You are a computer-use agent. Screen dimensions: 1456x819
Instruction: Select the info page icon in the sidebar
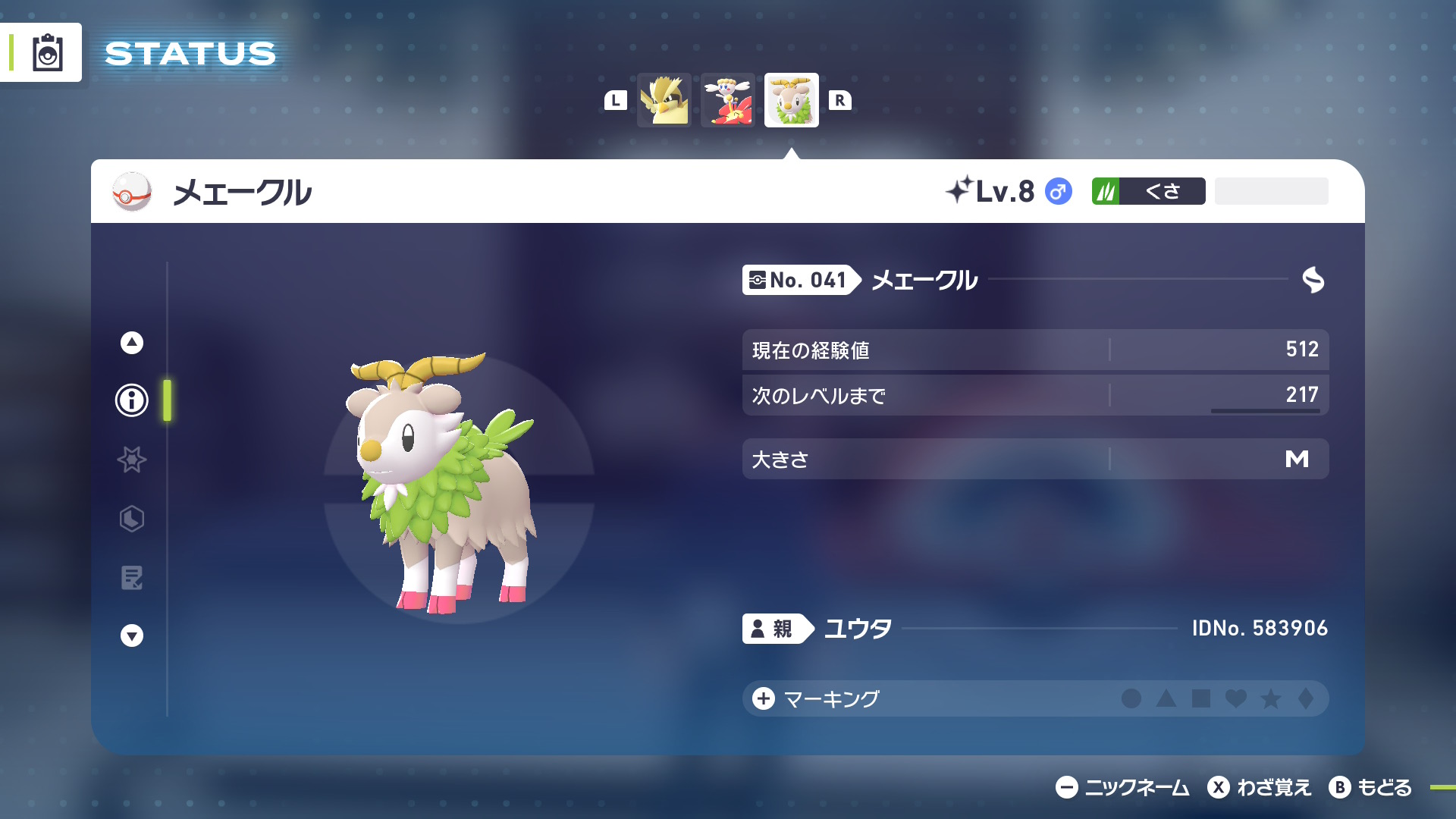coord(130,400)
